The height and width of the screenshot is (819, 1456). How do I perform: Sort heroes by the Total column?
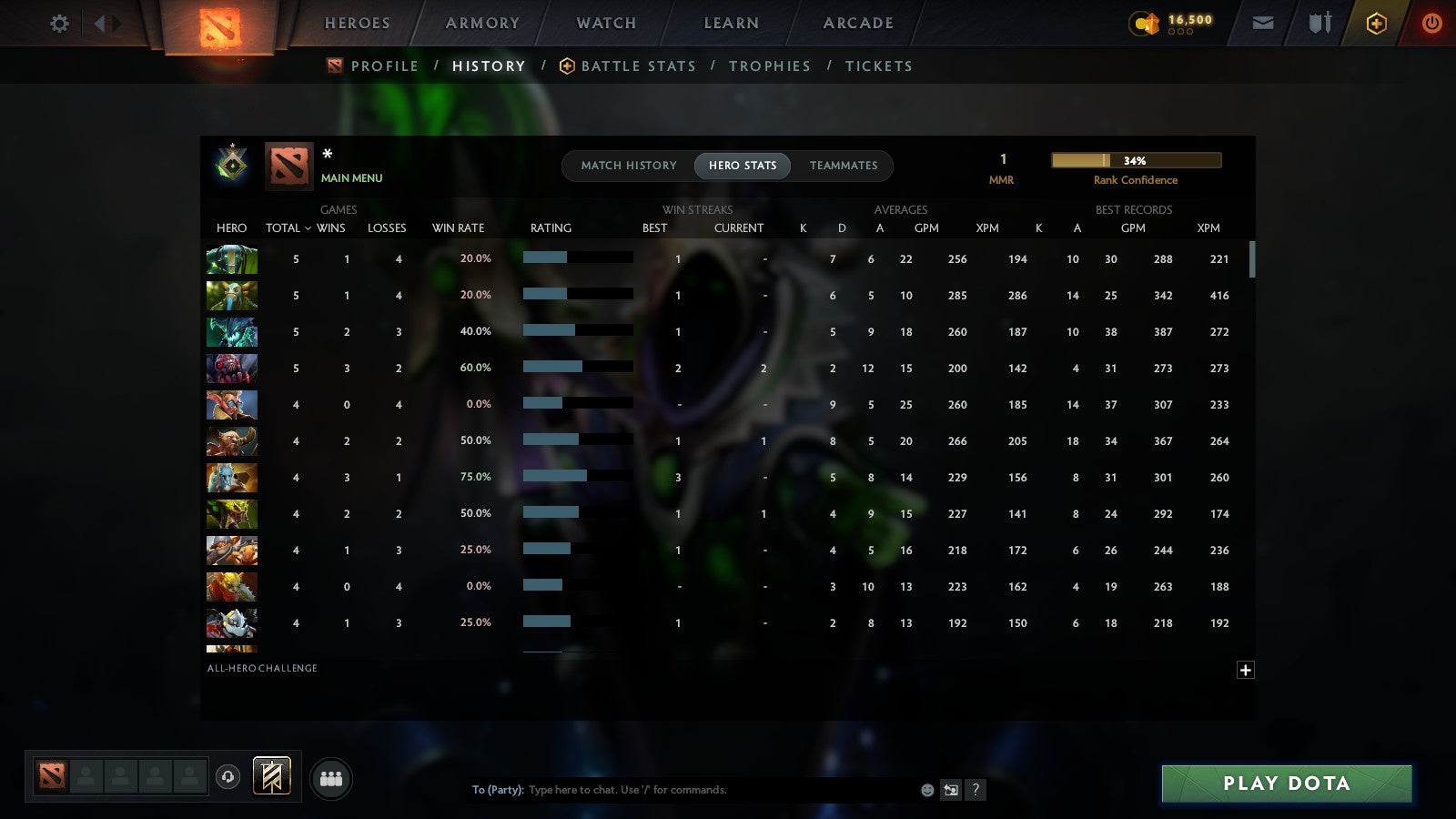click(x=282, y=227)
